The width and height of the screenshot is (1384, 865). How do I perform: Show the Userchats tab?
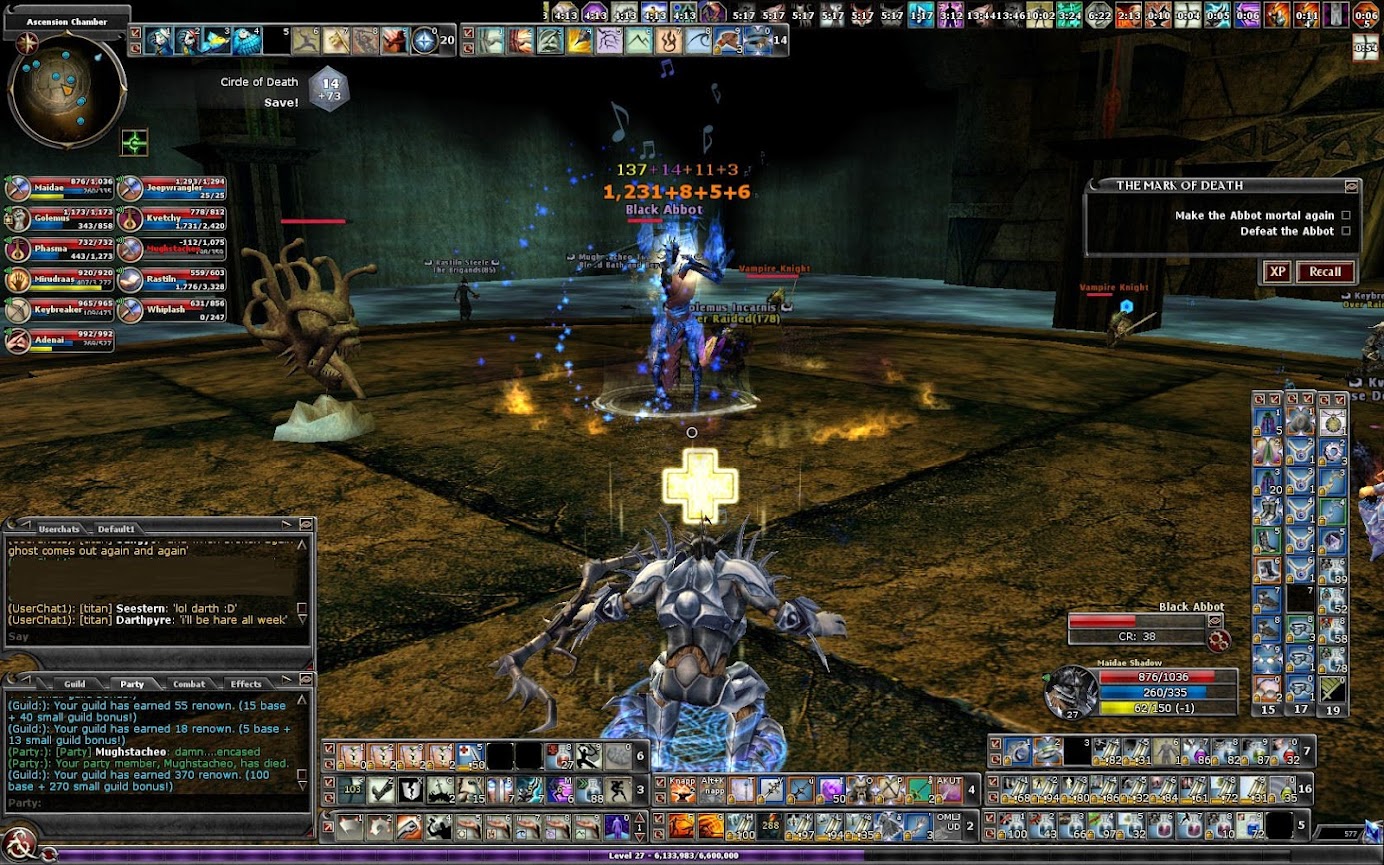pyautogui.click(x=59, y=528)
